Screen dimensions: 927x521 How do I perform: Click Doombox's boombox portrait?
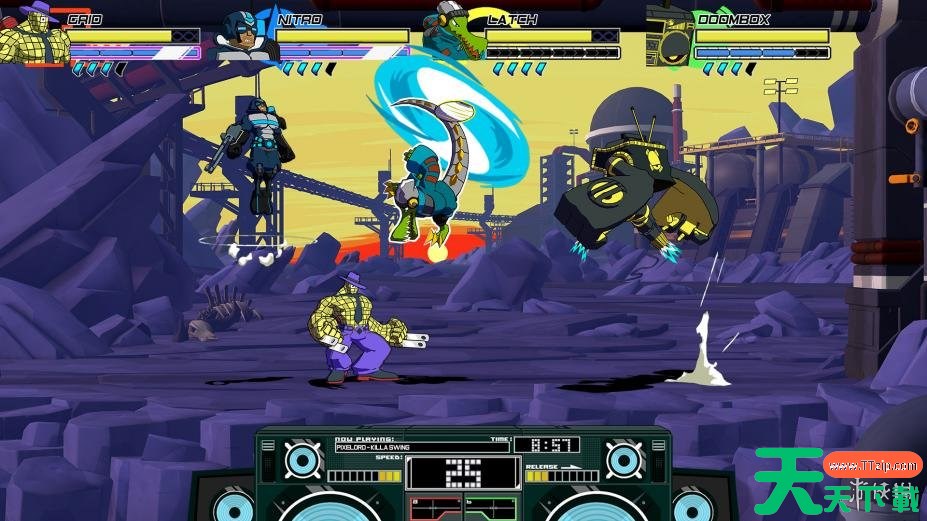668,38
